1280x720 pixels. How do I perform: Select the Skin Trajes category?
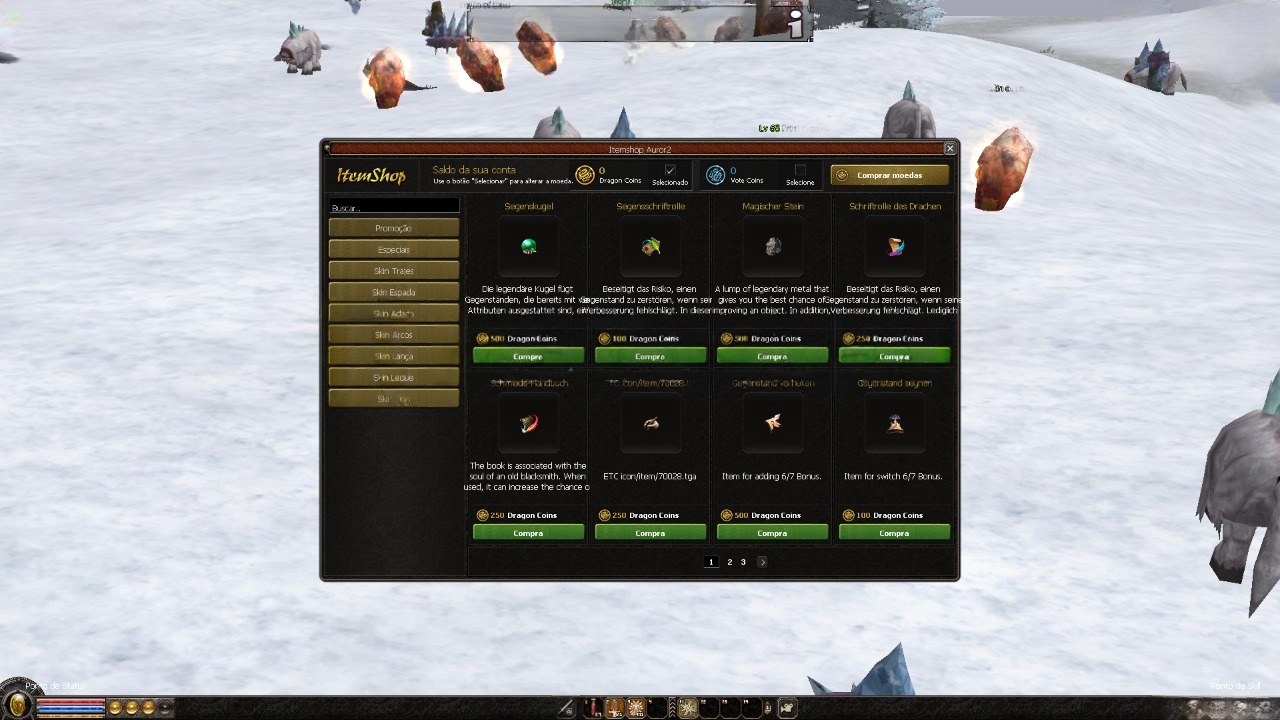click(394, 271)
